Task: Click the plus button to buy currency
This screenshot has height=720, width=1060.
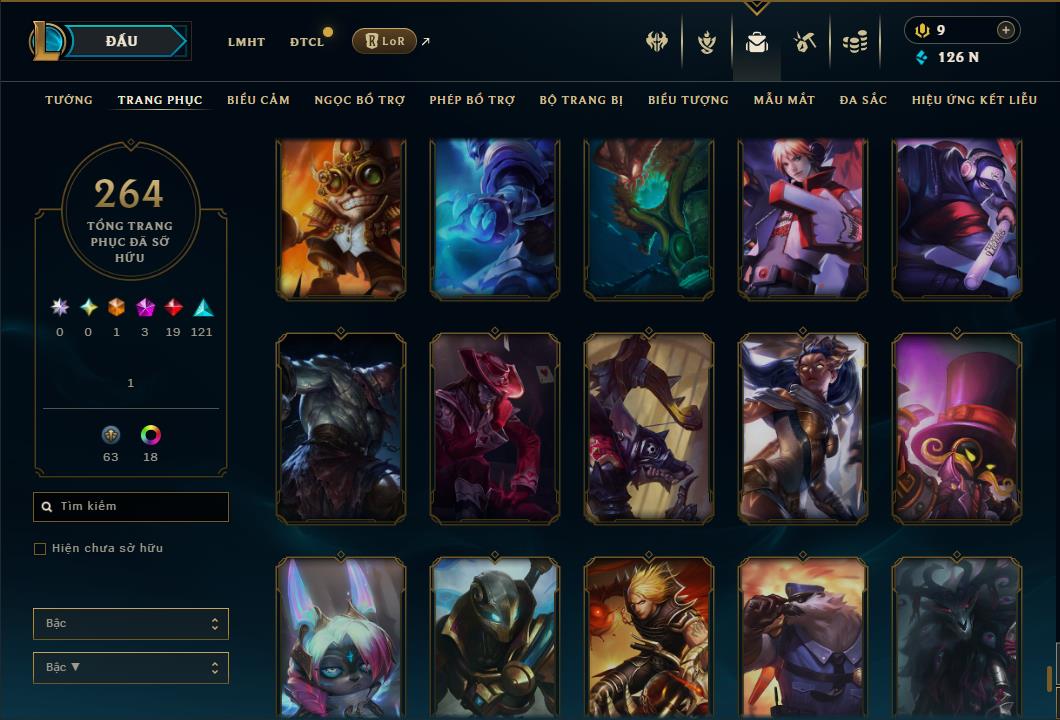Action: [1005, 30]
